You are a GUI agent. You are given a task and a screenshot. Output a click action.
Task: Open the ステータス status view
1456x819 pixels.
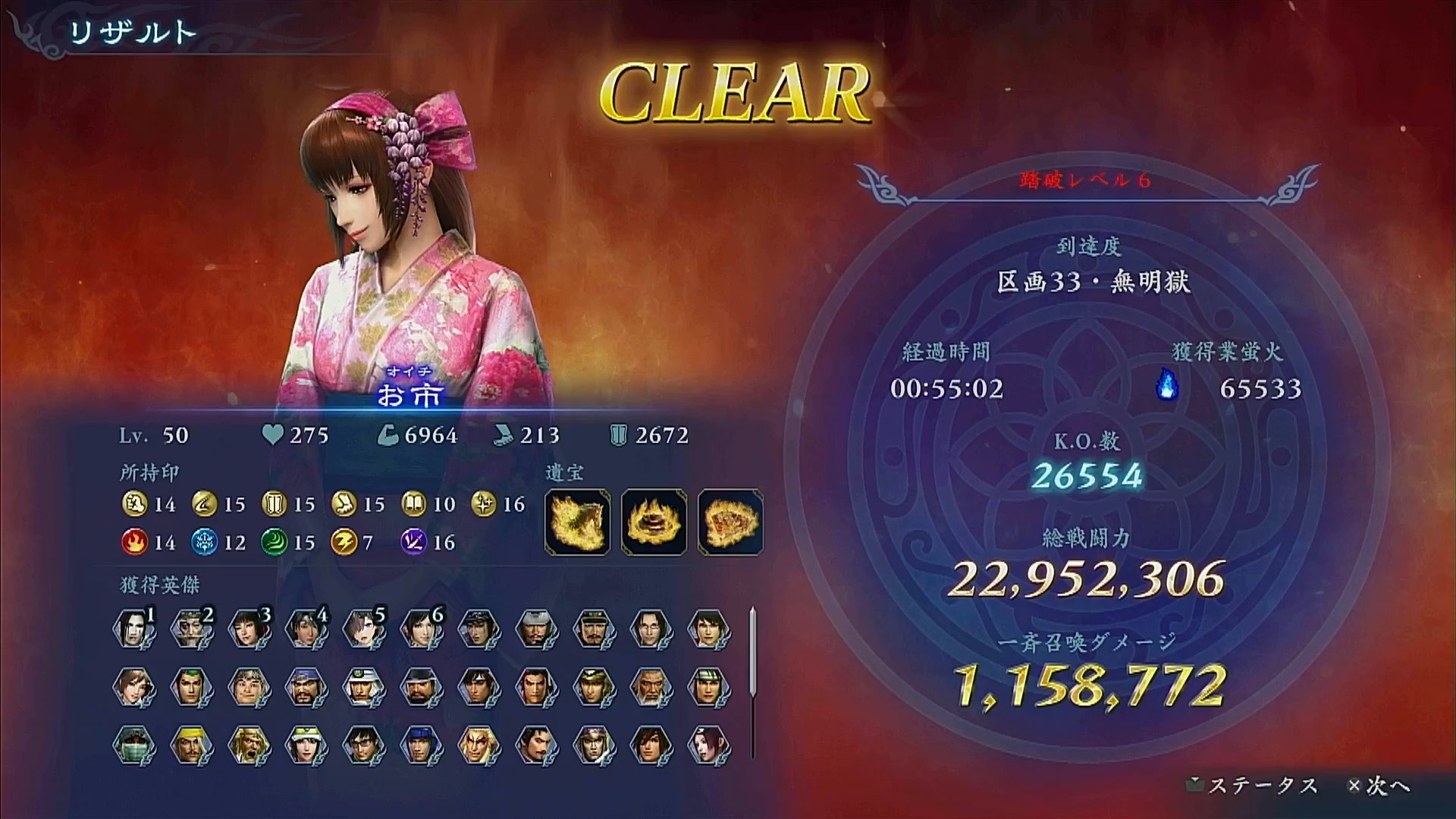(1254, 786)
